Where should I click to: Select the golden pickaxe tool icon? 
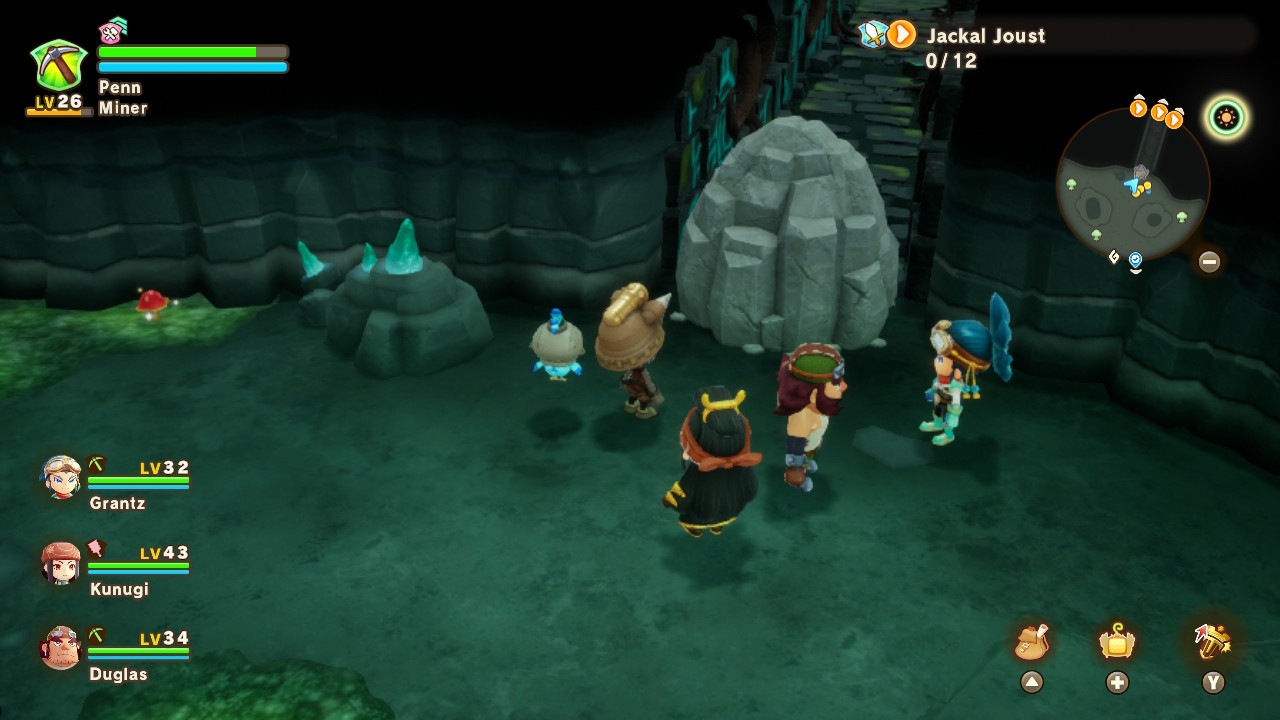[x=1212, y=642]
